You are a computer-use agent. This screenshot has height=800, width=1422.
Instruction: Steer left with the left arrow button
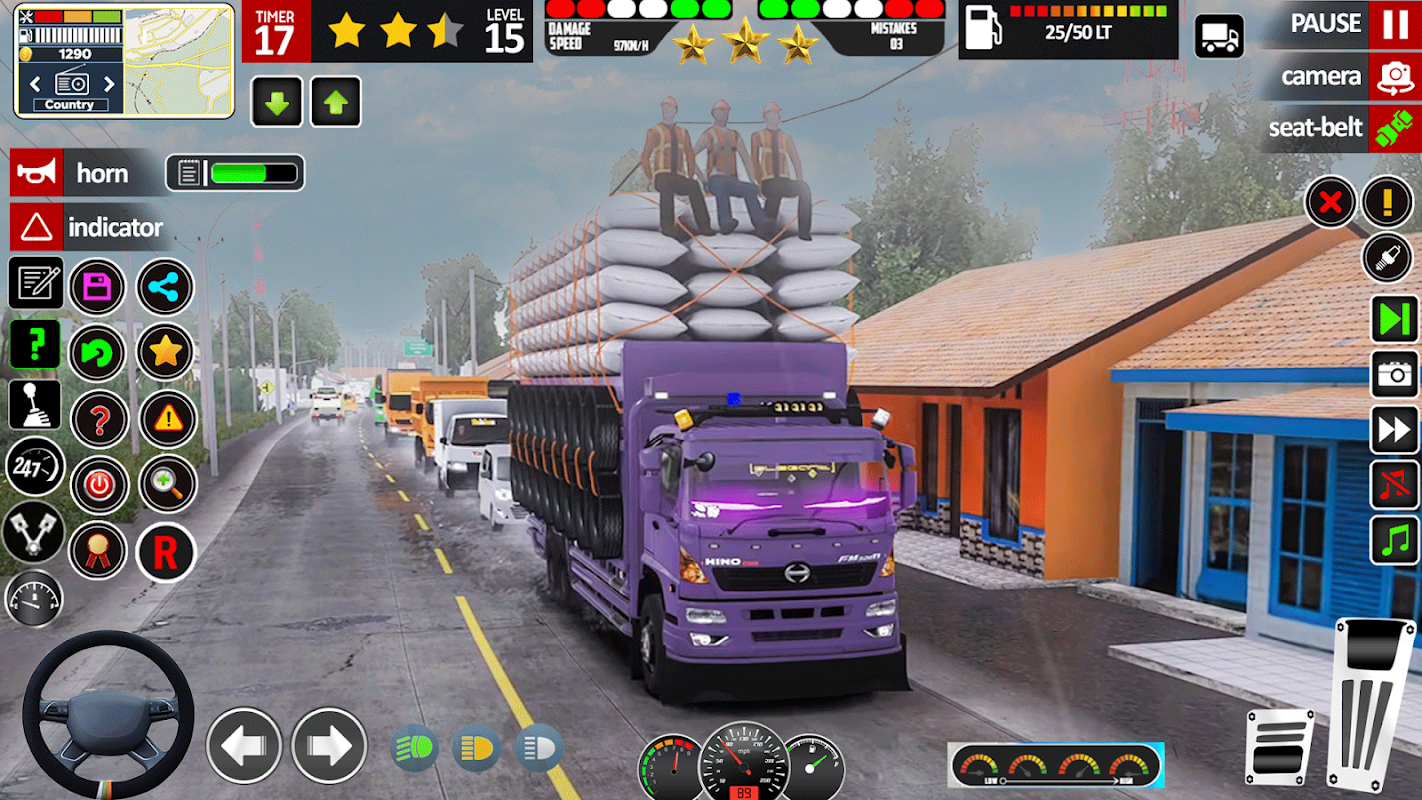244,745
